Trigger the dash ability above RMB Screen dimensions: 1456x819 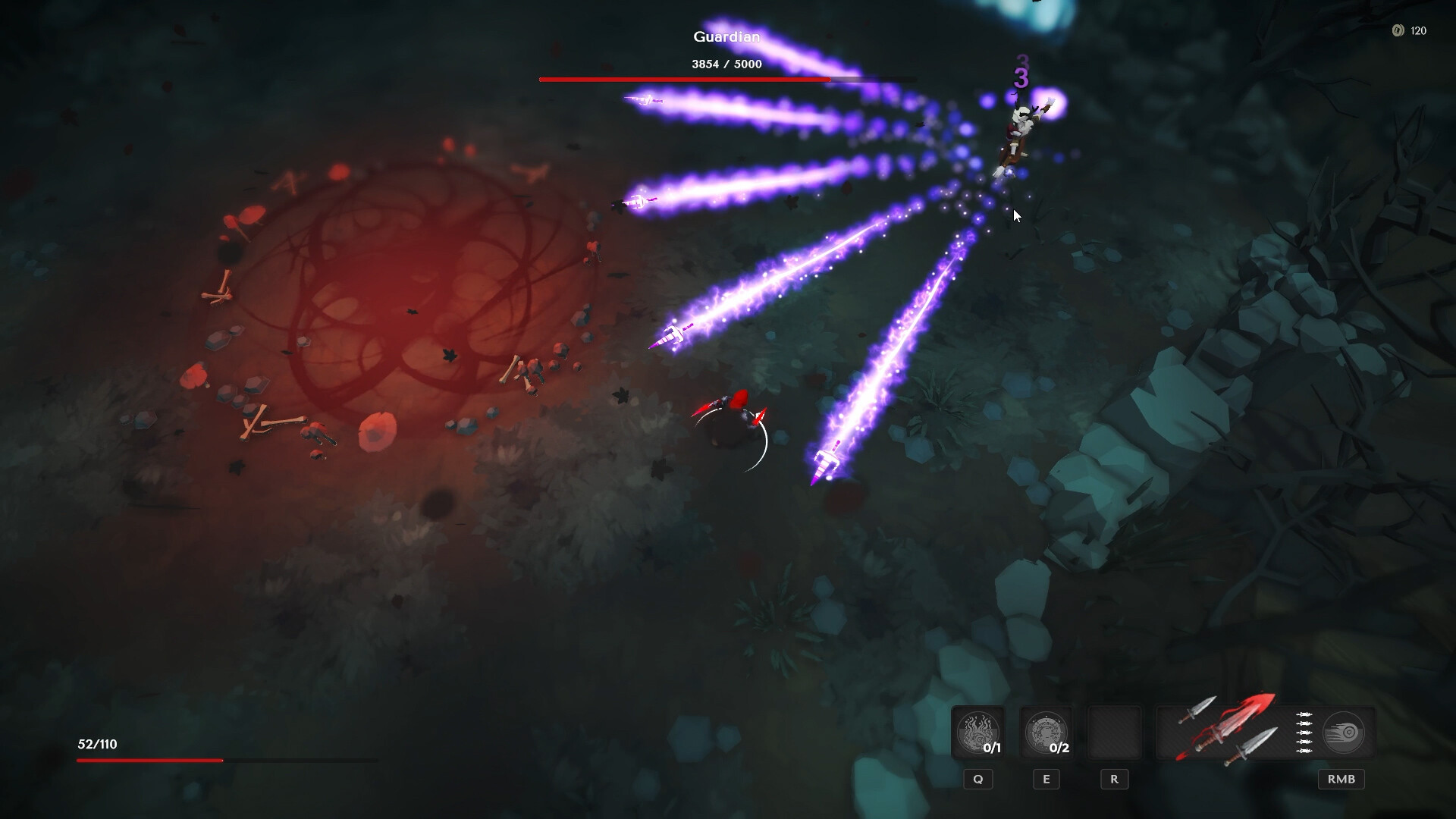point(1343,733)
